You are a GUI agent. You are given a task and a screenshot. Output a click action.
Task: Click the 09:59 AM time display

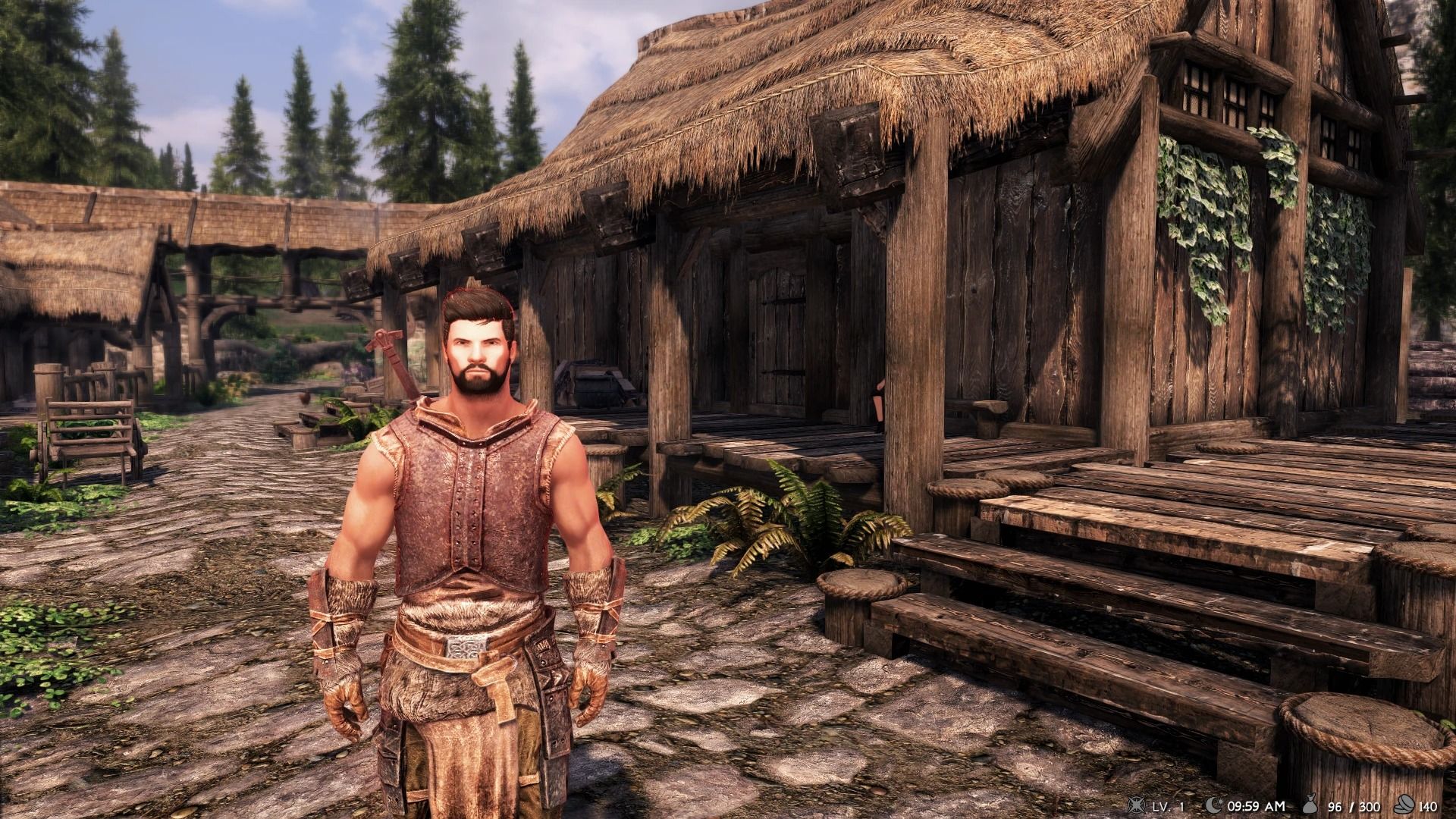click(1257, 805)
